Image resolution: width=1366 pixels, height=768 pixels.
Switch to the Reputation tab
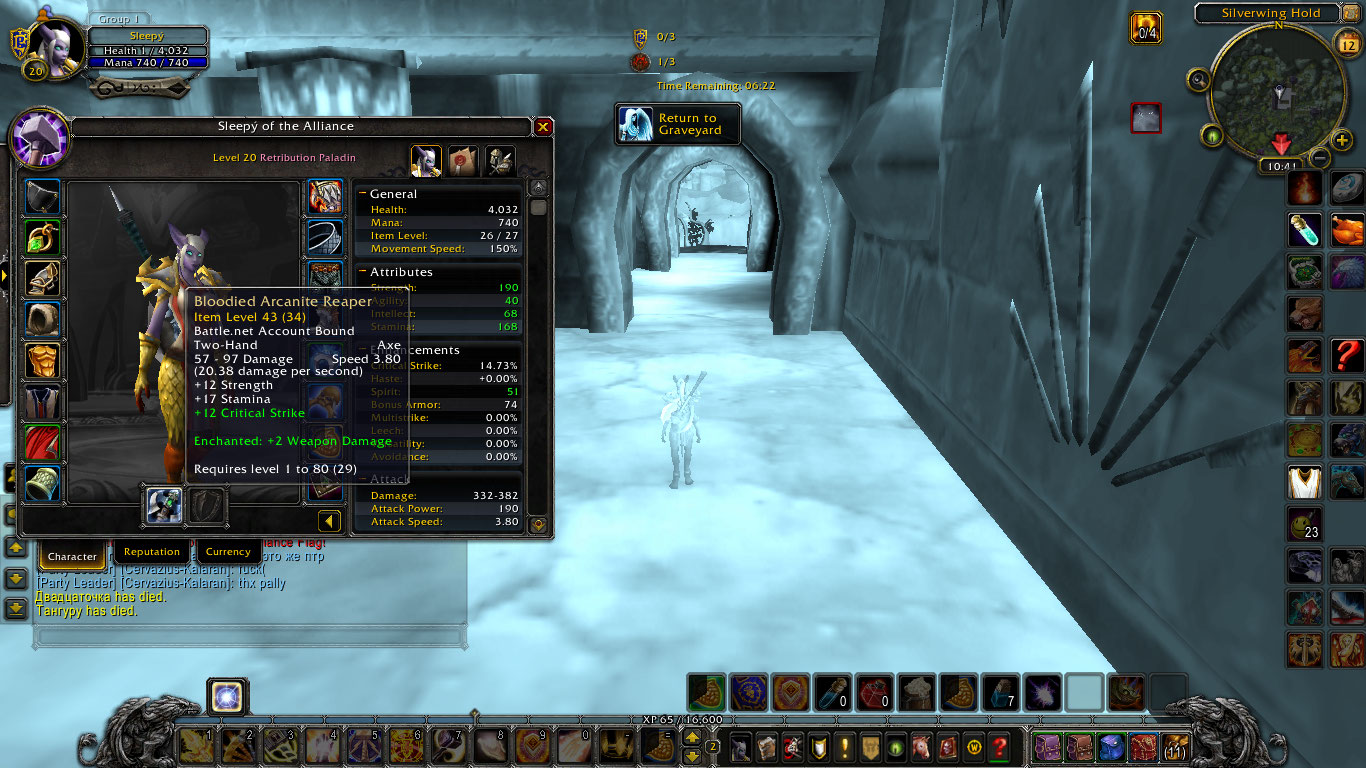(x=152, y=552)
